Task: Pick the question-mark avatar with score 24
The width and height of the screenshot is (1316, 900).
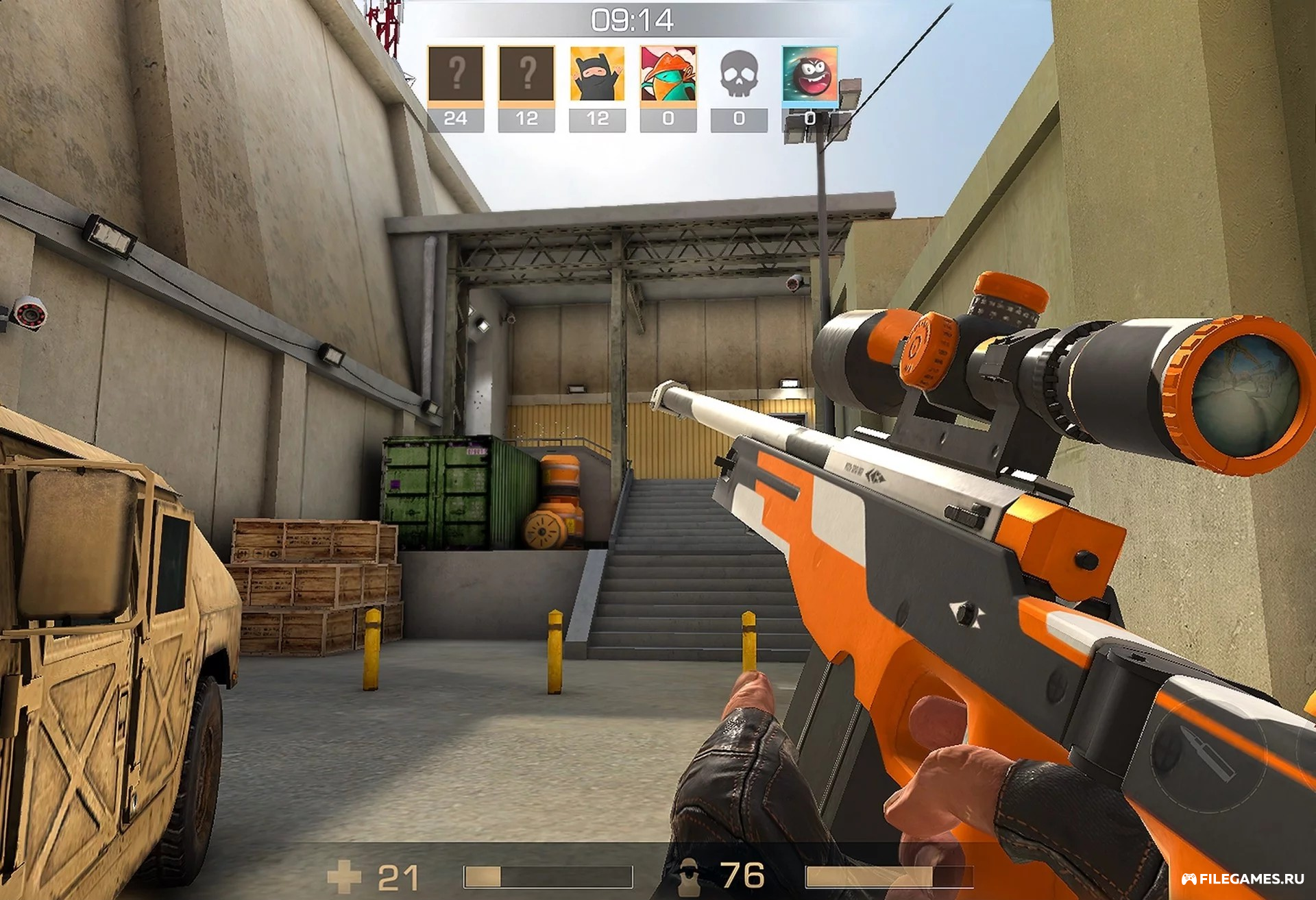Action: pos(456,75)
